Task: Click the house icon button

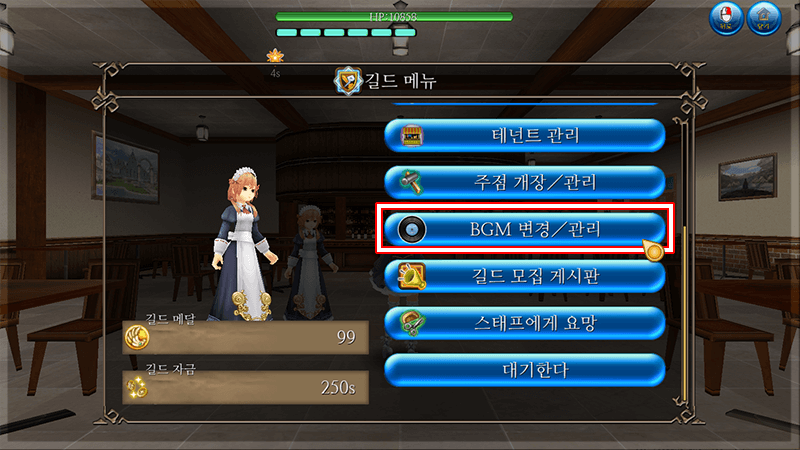Action: [763, 19]
